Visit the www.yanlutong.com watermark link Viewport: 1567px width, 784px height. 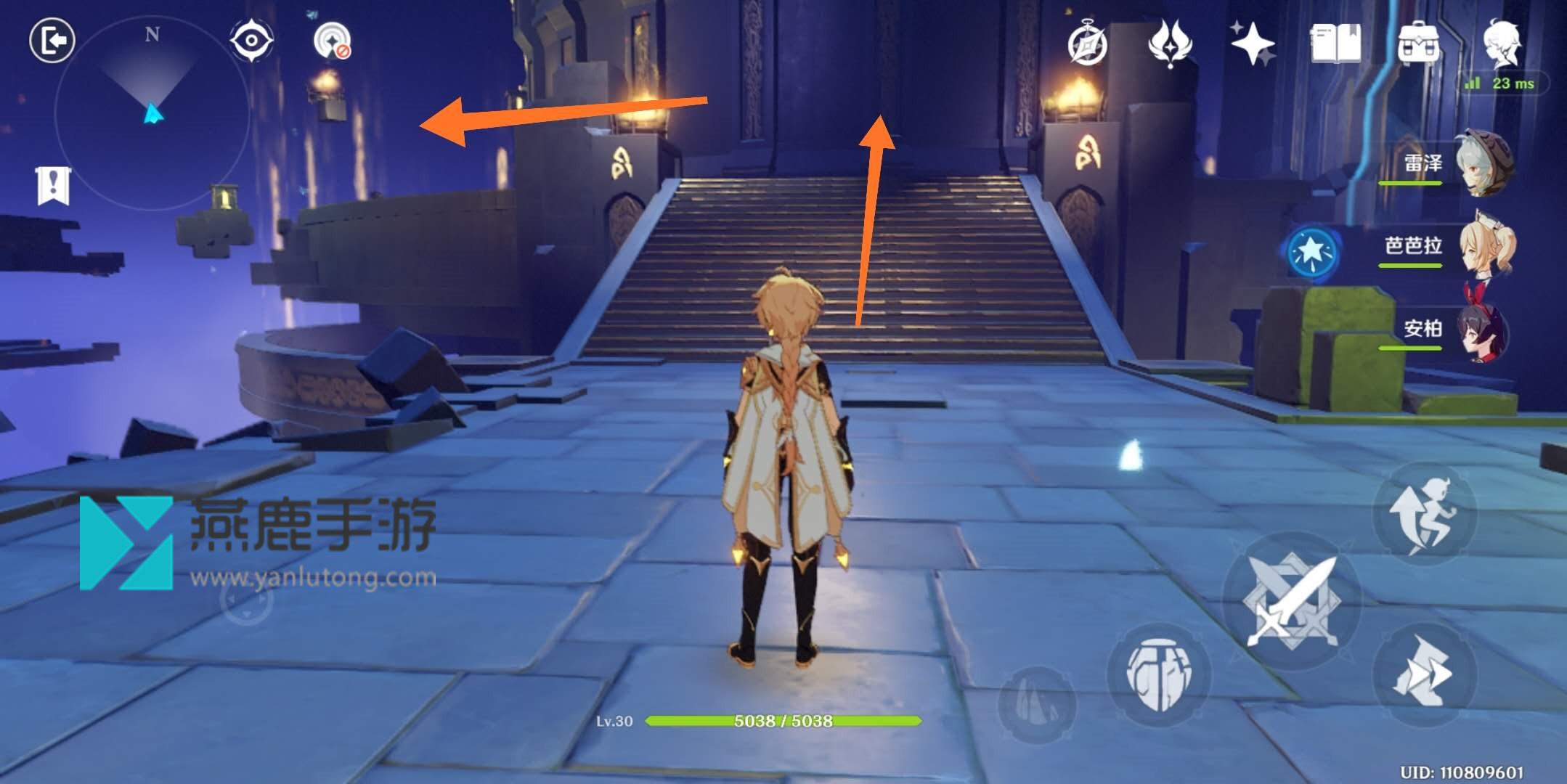pyautogui.click(x=315, y=579)
